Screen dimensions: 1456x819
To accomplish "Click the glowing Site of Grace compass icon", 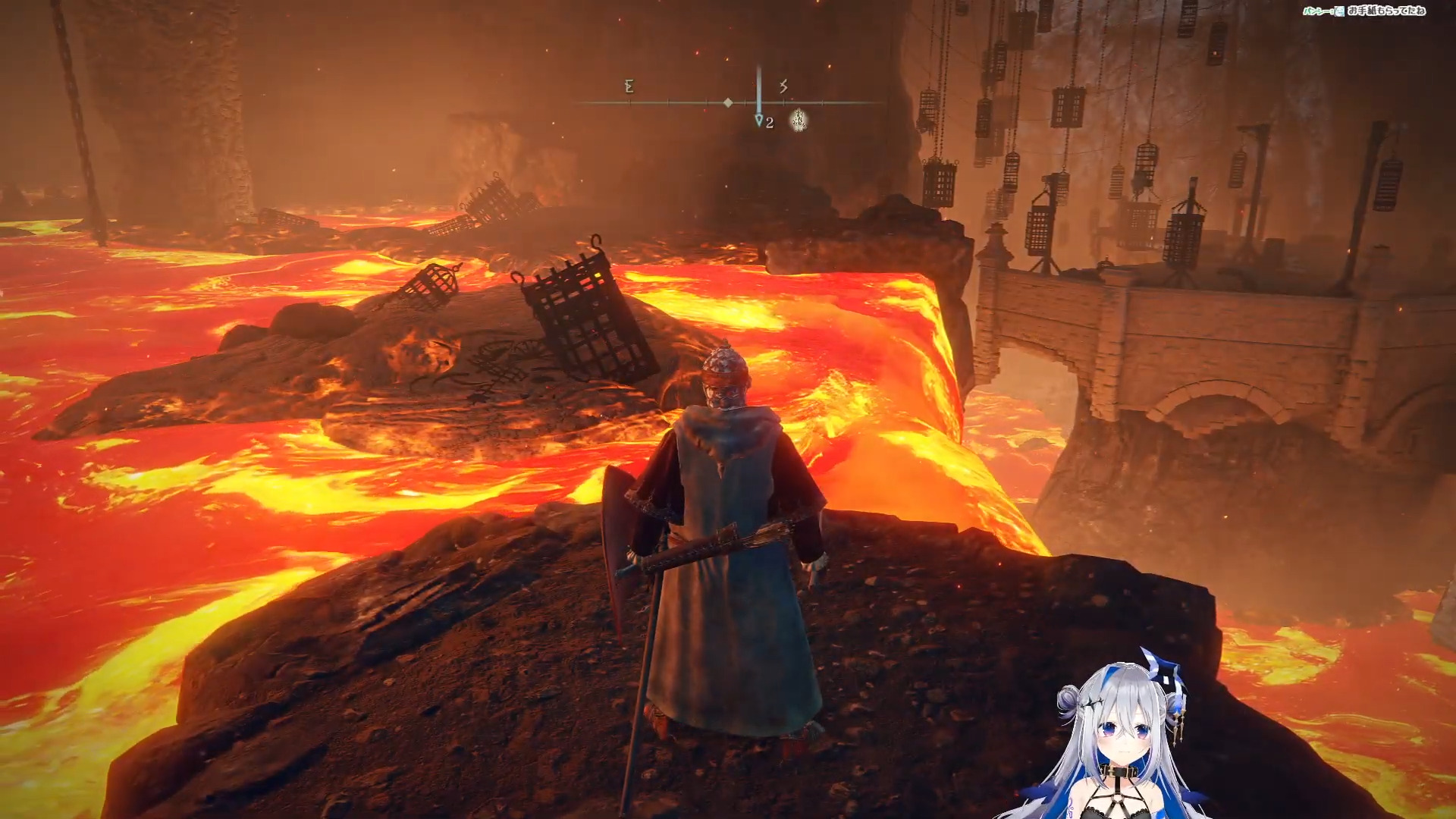I will tap(799, 120).
